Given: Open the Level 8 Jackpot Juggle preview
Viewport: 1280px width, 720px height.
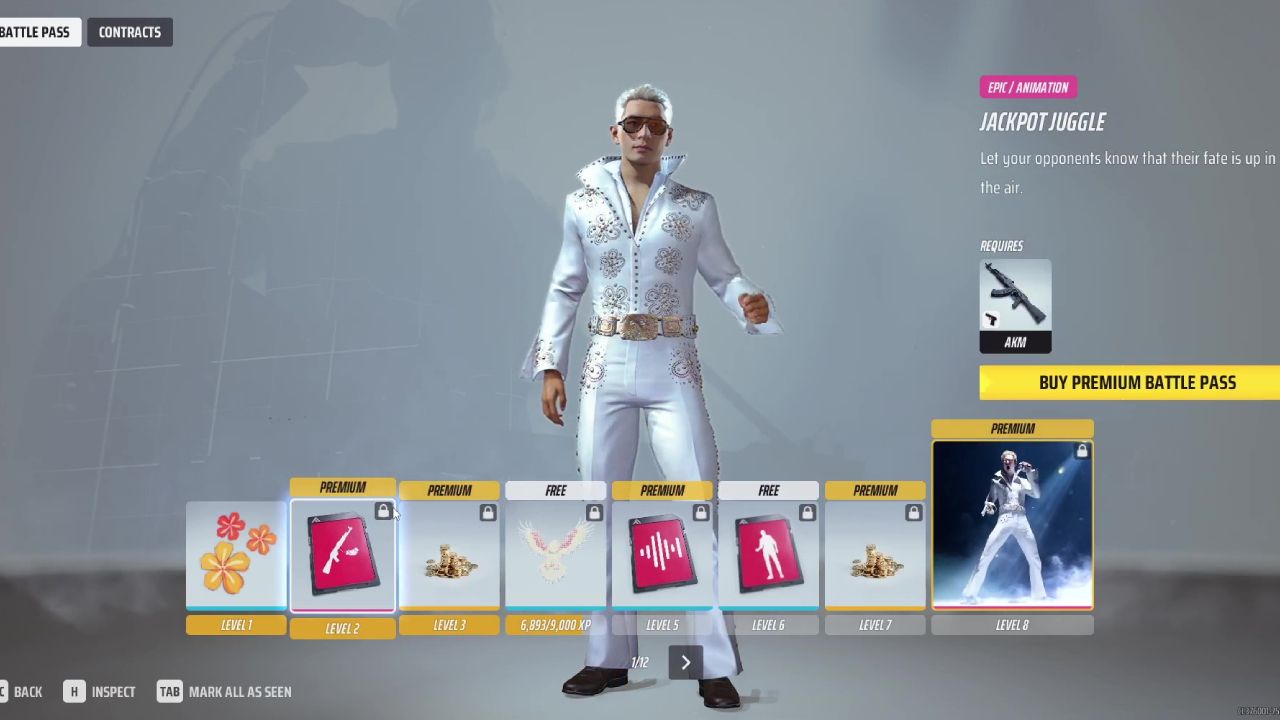Looking at the screenshot, I should (1012, 524).
